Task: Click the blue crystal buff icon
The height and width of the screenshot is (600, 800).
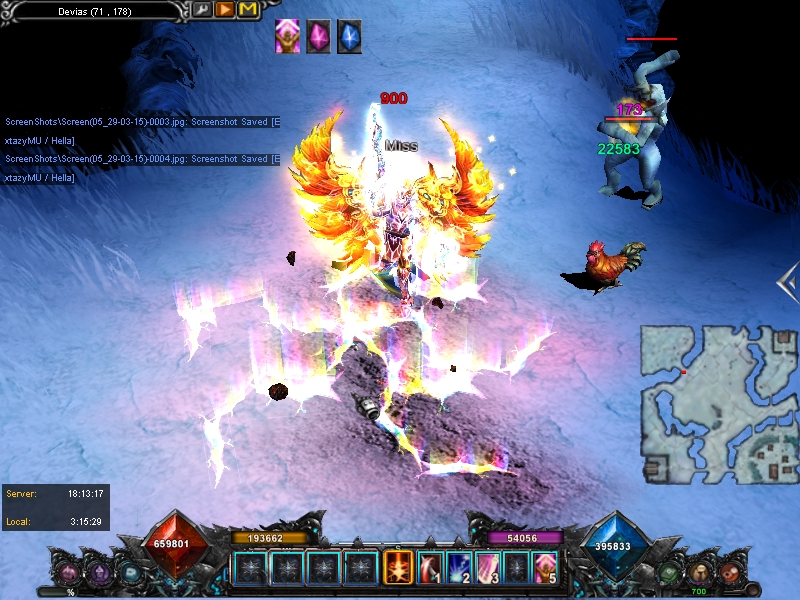Action: pos(349,37)
